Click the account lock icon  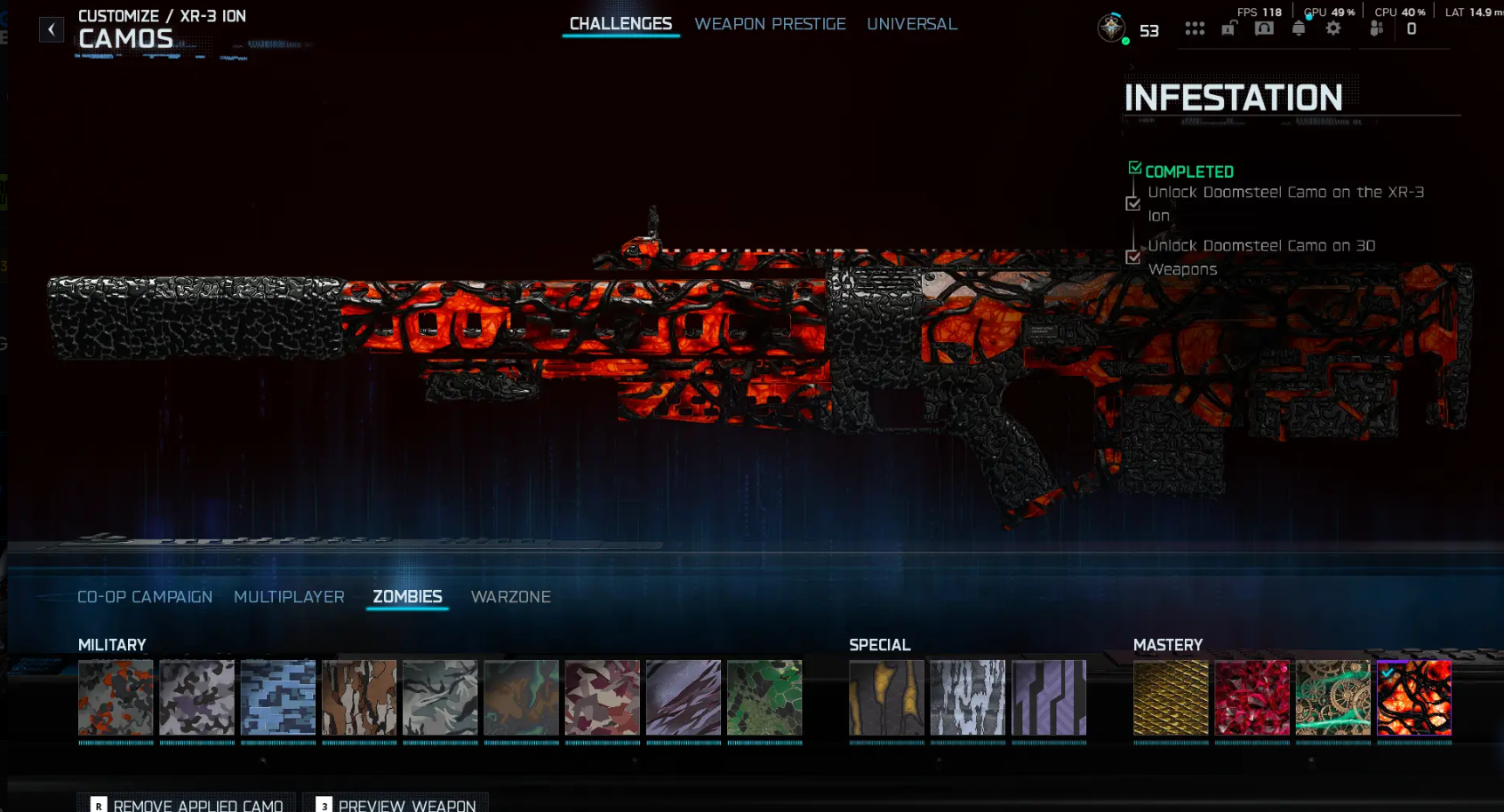(1228, 28)
